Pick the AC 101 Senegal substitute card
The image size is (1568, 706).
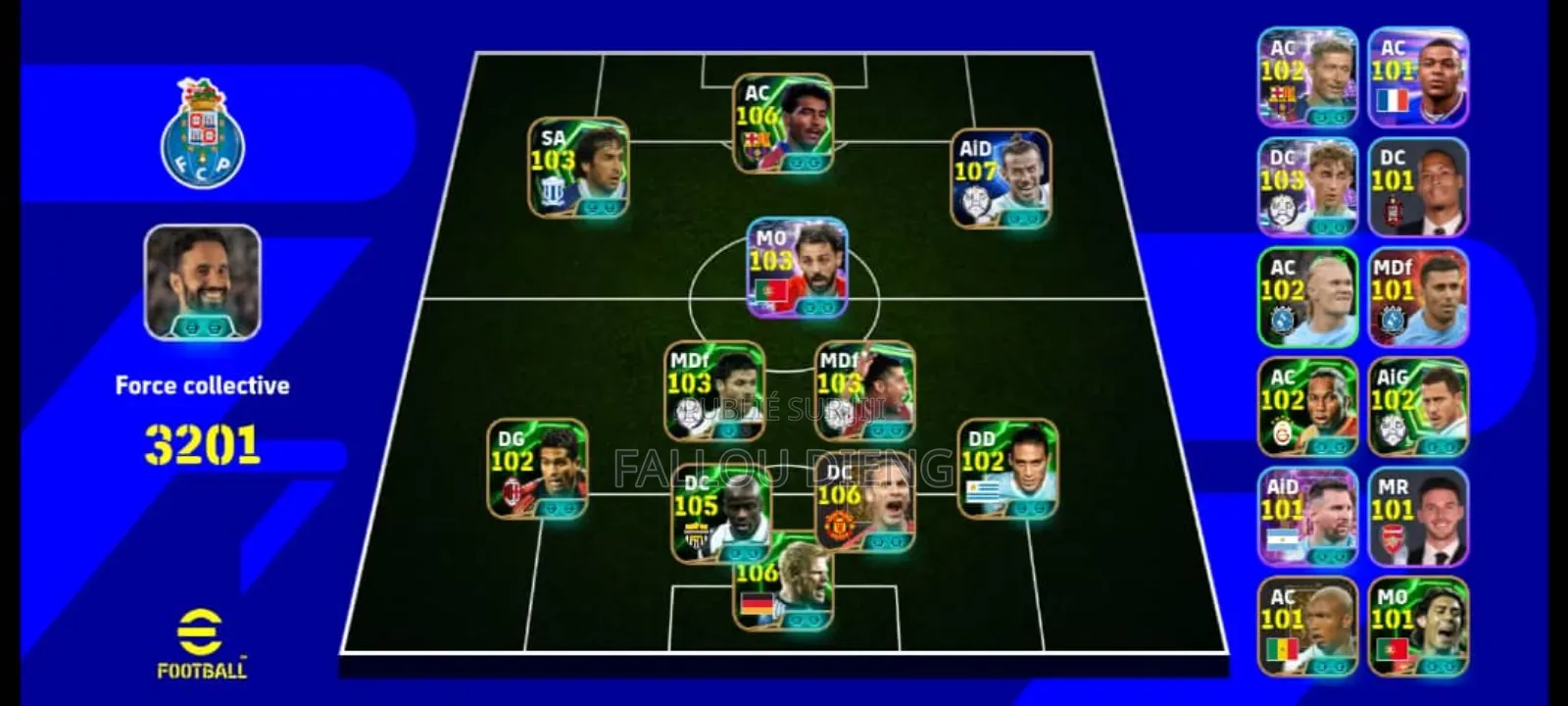[1307, 627]
